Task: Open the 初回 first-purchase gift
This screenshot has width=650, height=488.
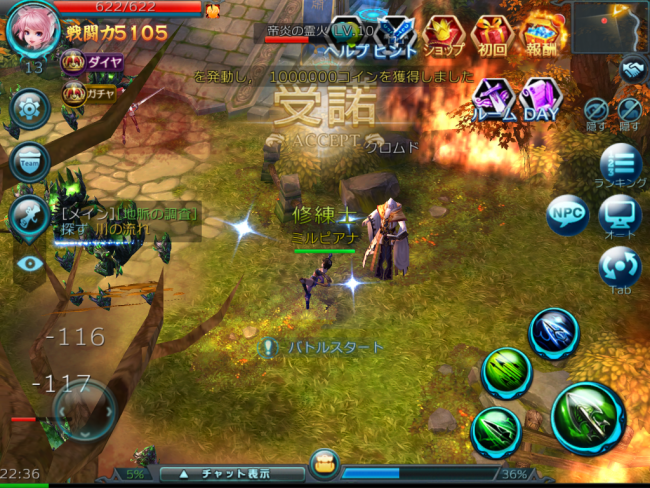Action: pos(492,36)
